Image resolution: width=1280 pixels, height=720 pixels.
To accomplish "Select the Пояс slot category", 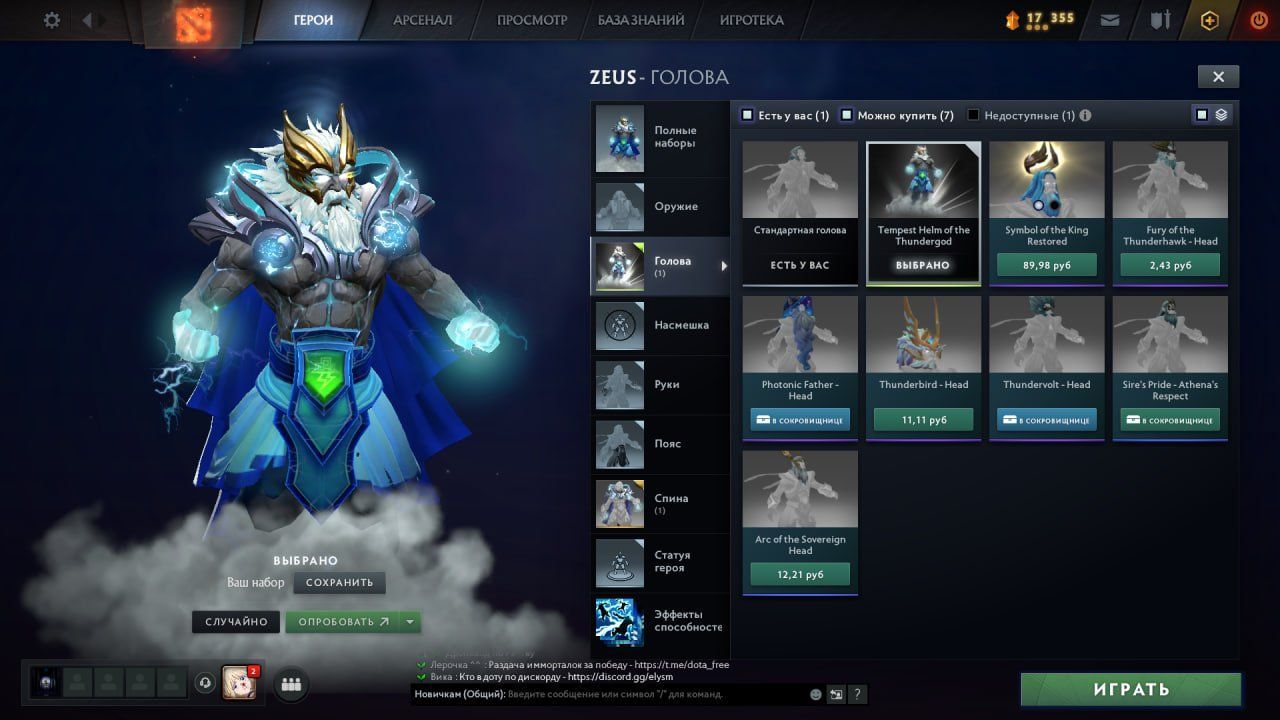I will [x=660, y=443].
